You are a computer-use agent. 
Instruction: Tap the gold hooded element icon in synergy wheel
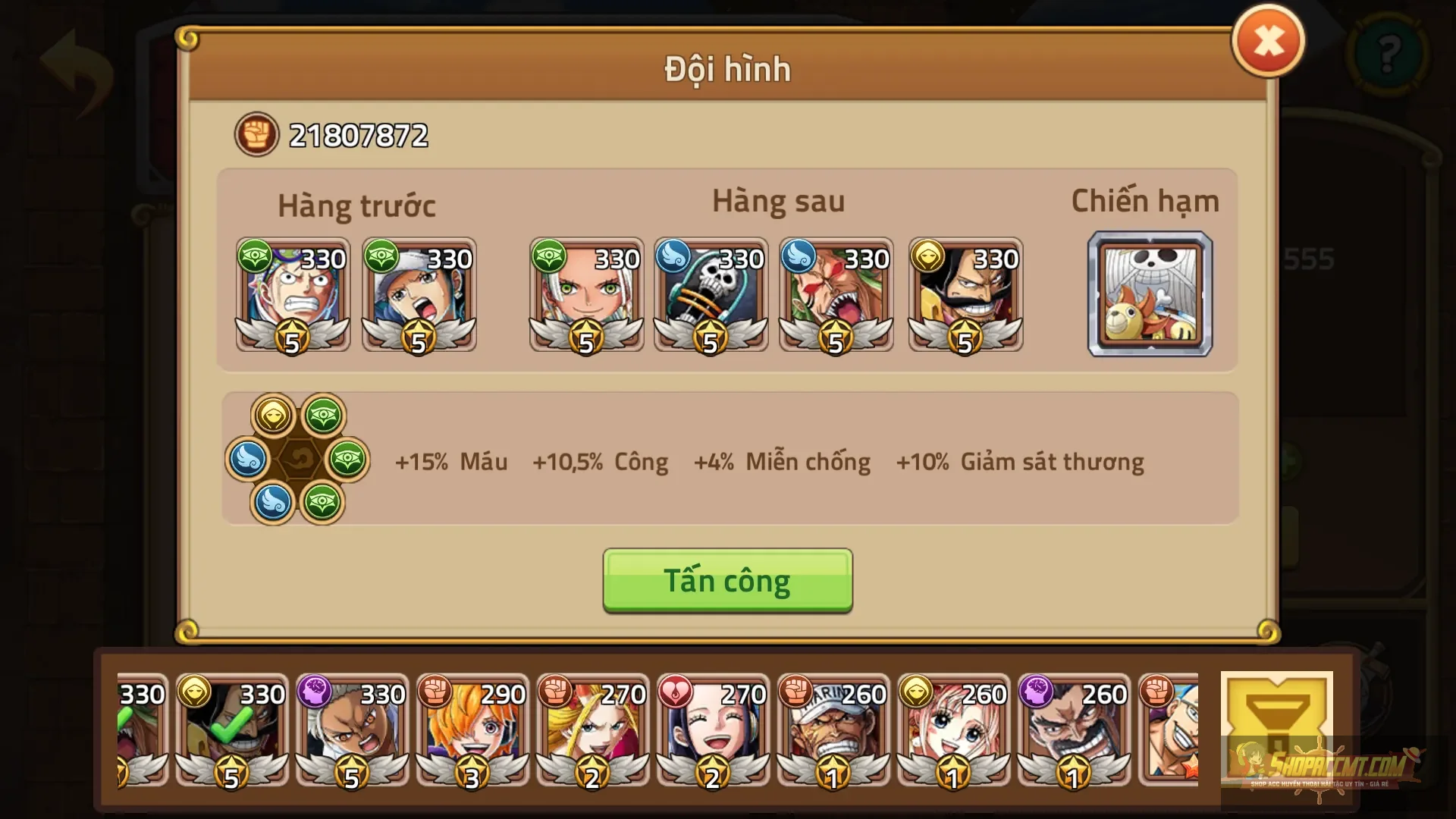[271, 415]
